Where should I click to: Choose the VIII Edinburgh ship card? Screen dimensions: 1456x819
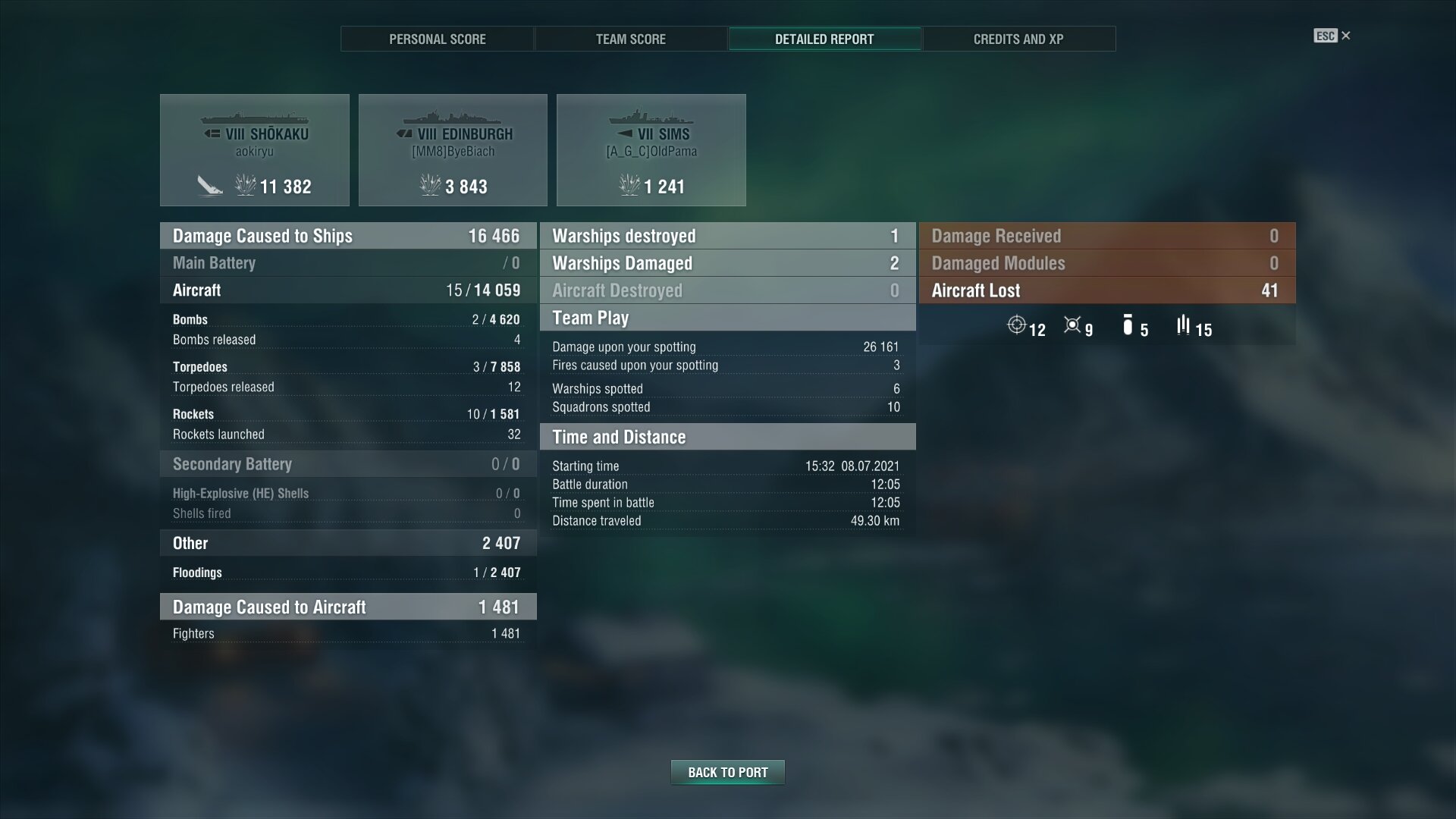click(x=453, y=150)
